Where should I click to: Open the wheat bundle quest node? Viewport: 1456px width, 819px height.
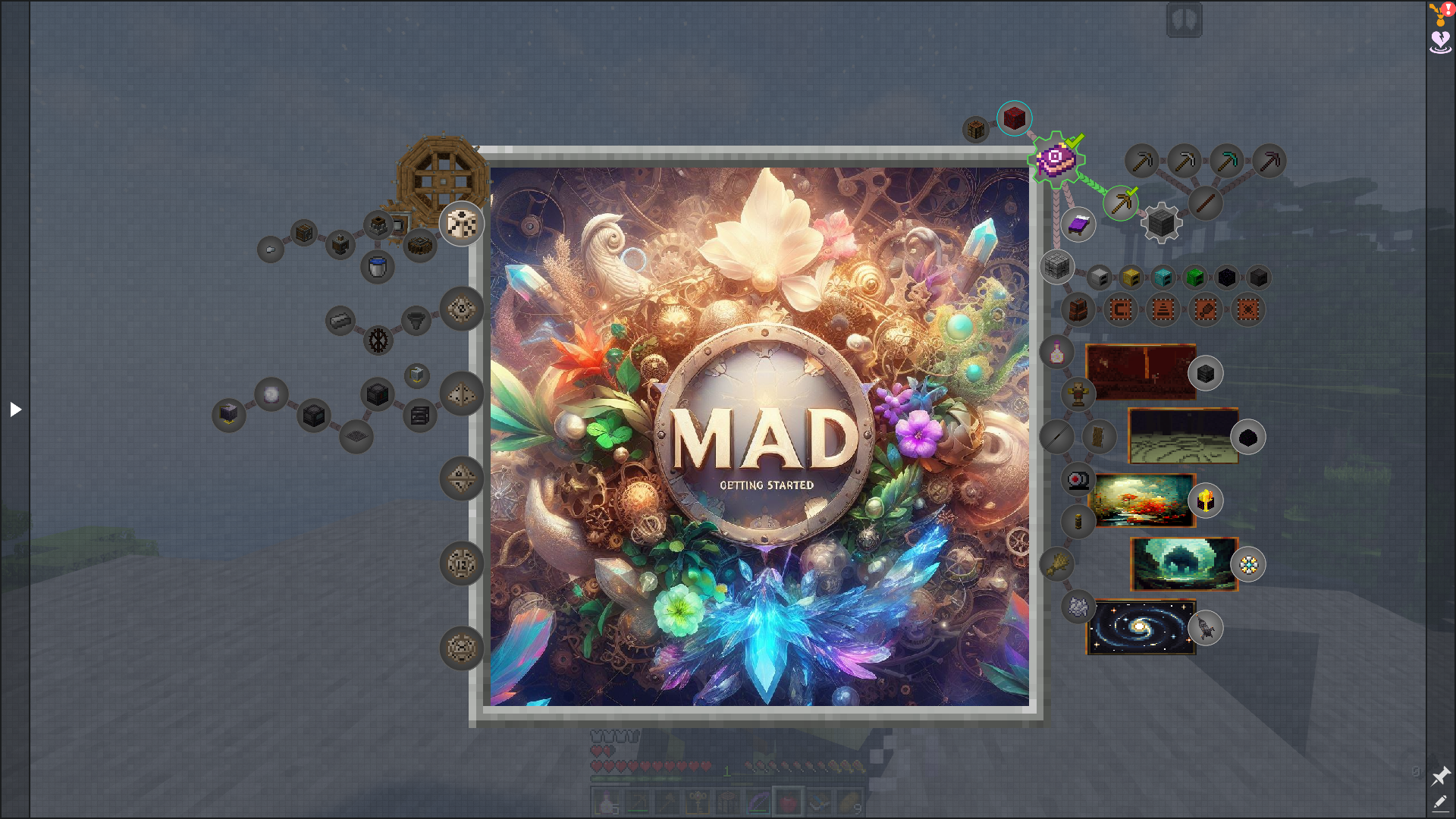tap(1056, 563)
